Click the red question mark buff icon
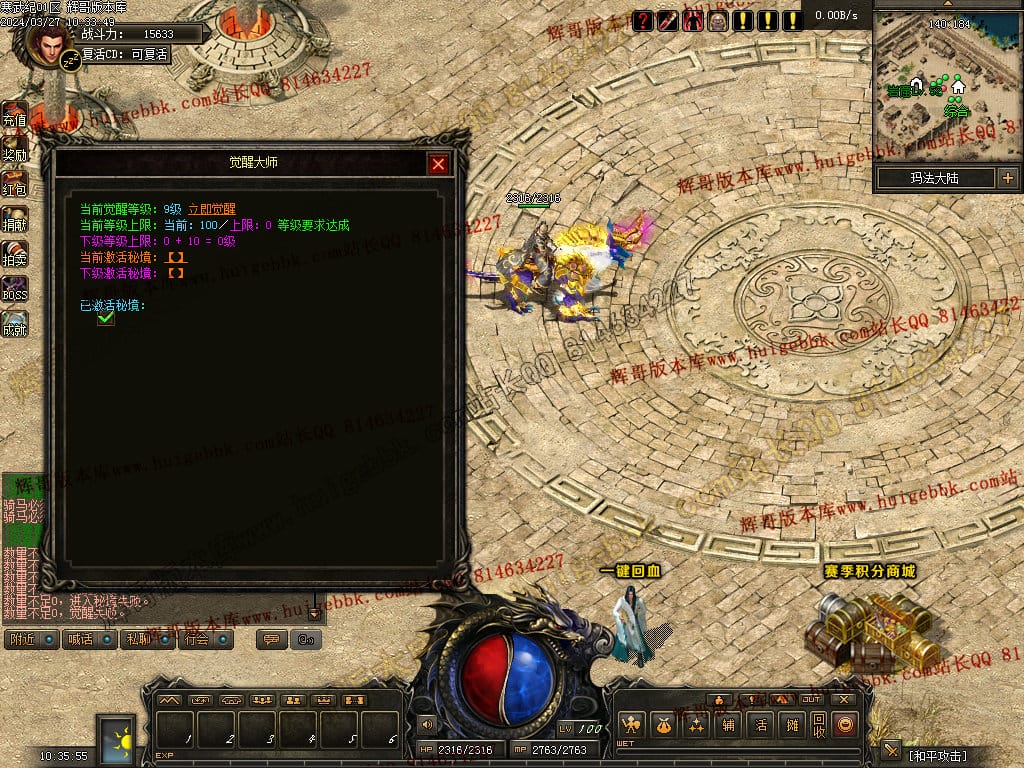 [x=642, y=20]
